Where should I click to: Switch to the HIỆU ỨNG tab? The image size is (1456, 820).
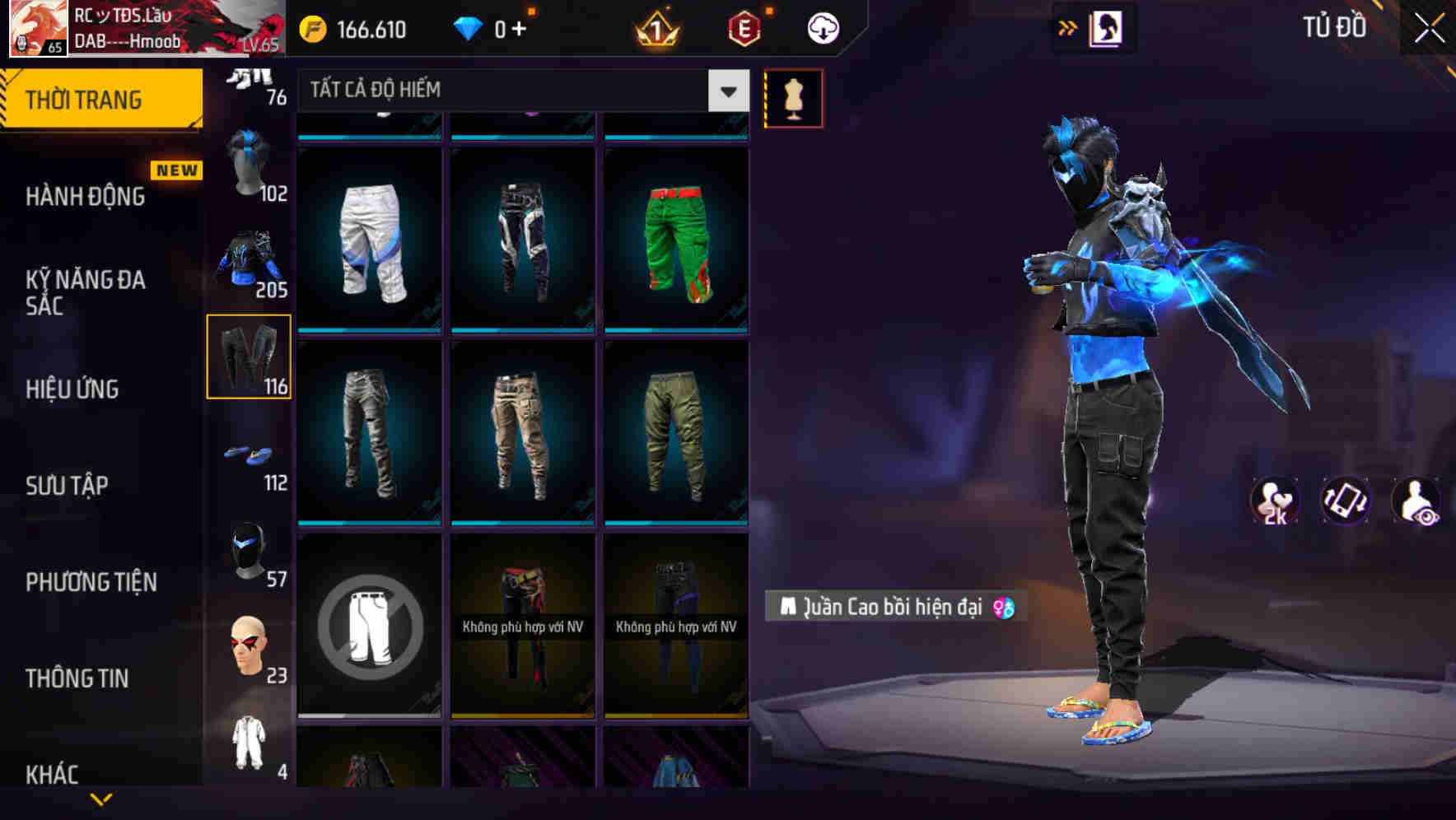click(74, 389)
